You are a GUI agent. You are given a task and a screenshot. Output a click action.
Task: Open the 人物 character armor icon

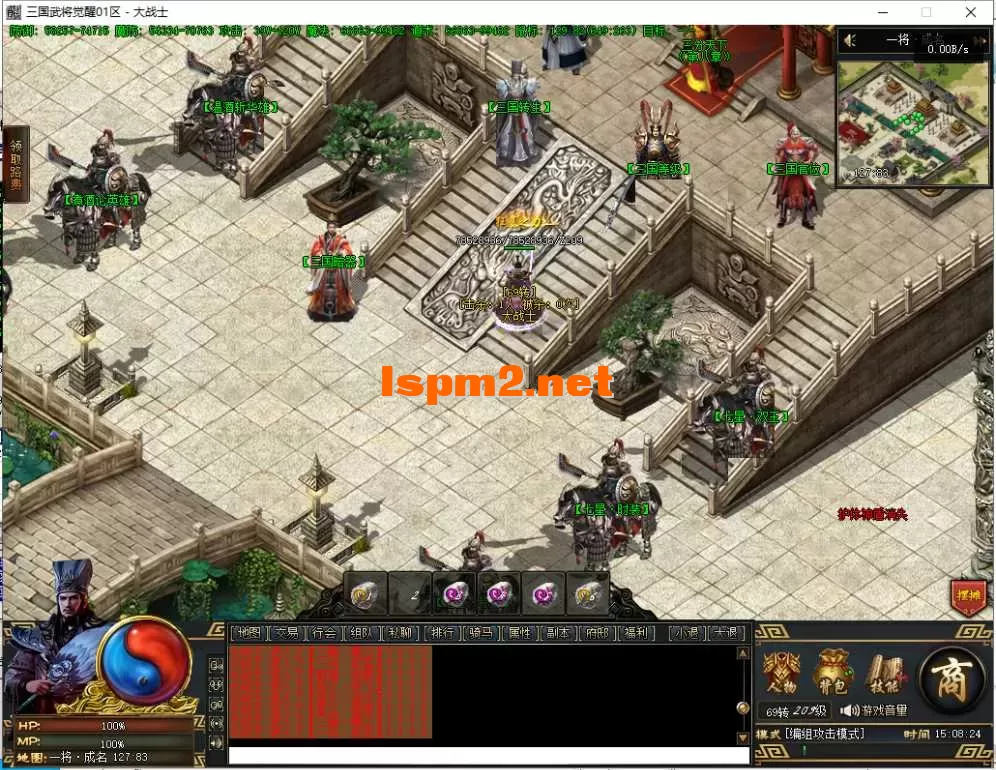coord(781,673)
